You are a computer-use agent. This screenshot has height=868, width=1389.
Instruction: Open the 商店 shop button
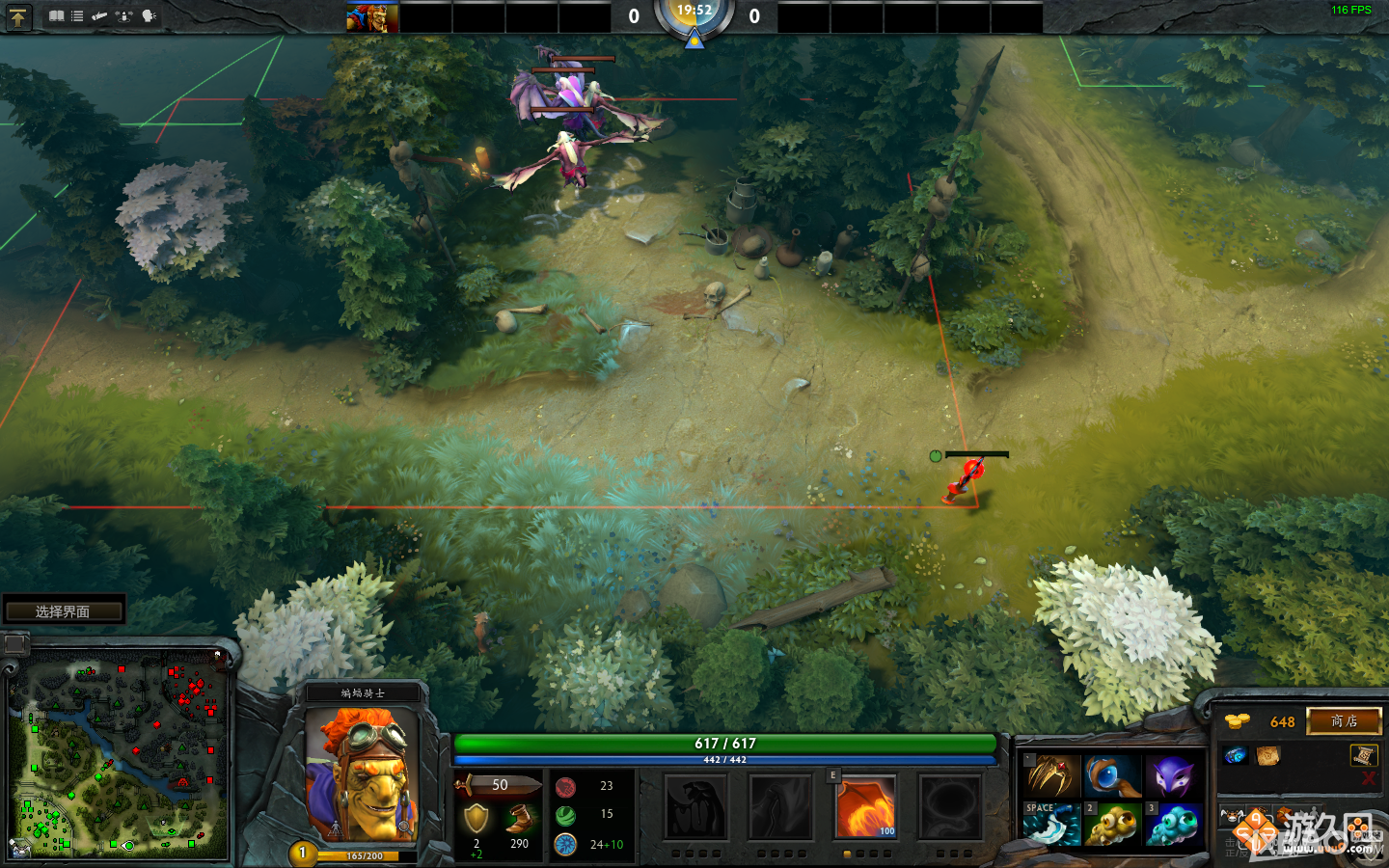pyautogui.click(x=1345, y=721)
